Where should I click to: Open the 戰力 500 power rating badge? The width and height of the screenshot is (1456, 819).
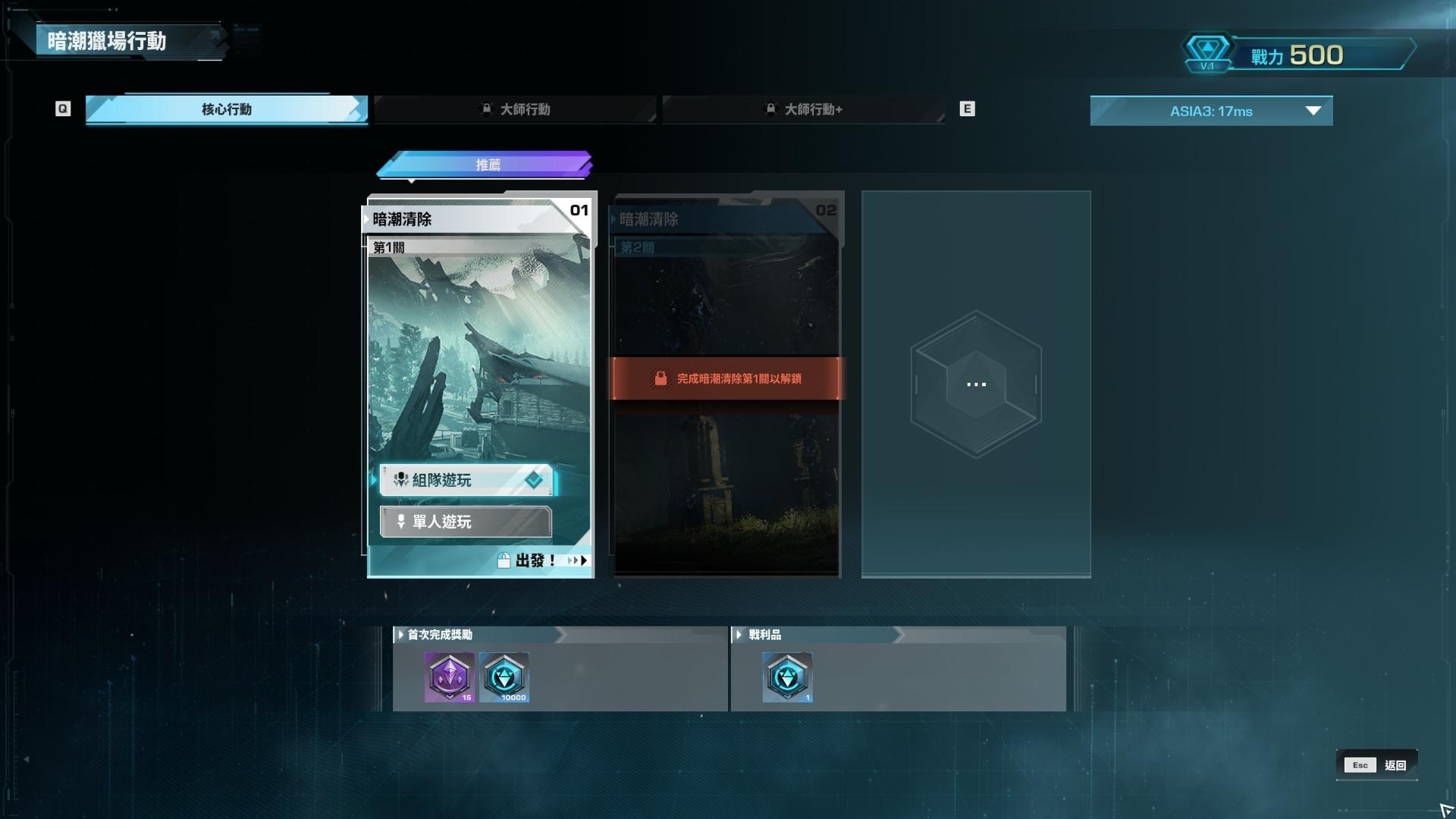(x=1297, y=55)
